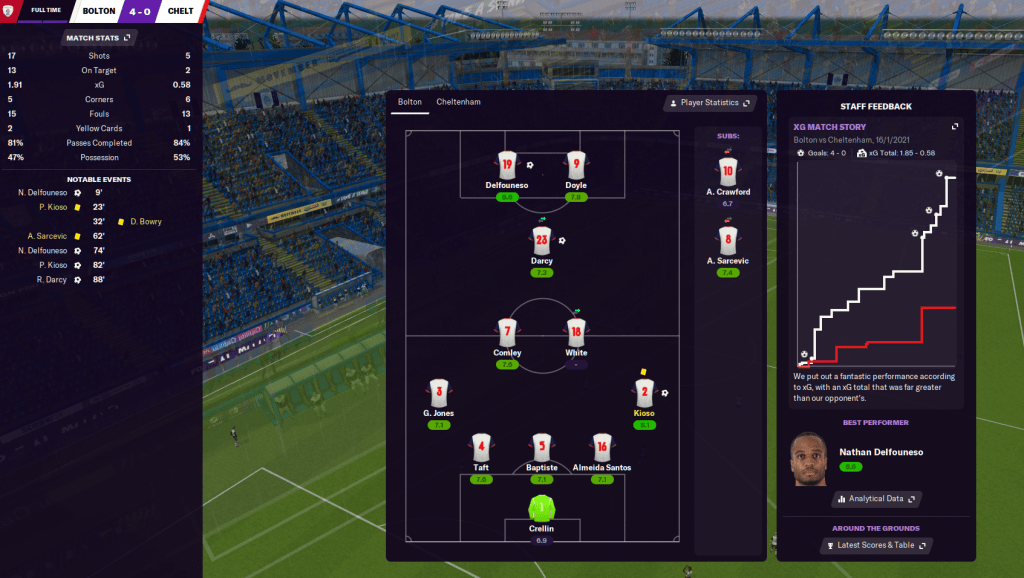Select goalkeeper Crellin
The height and width of the screenshot is (578, 1024).
(x=542, y=507)
